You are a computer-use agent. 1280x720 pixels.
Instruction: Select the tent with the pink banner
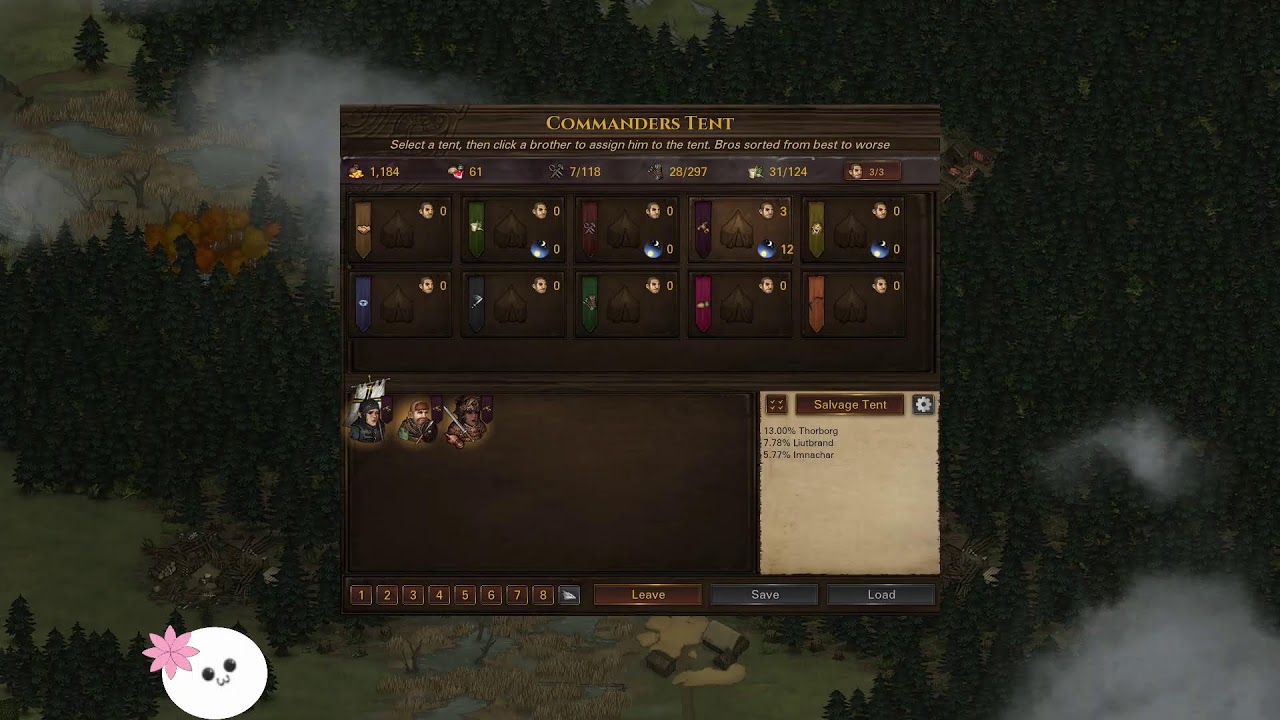tap(738, 304)
